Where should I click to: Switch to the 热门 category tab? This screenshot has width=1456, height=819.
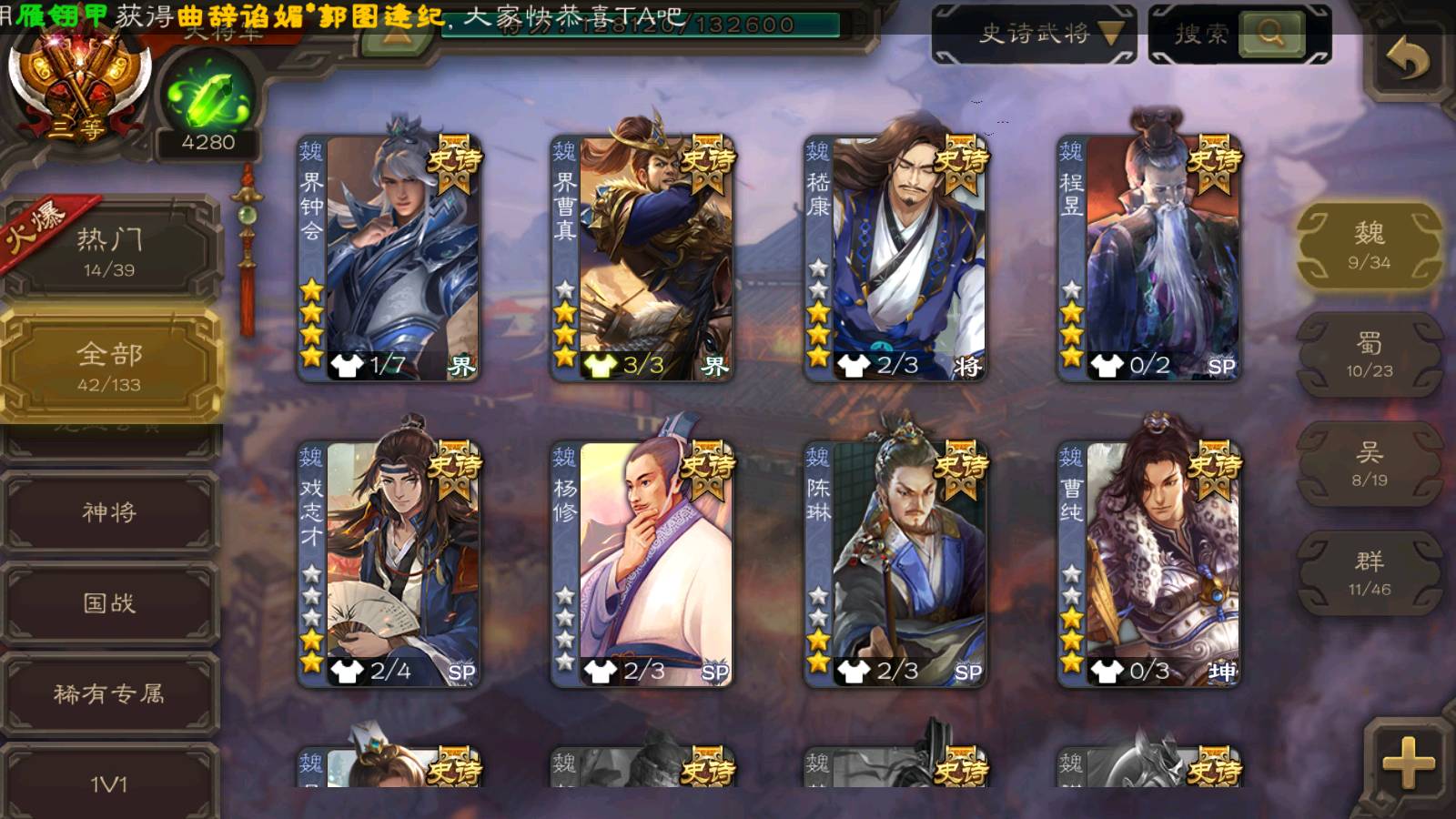(110, 251)
